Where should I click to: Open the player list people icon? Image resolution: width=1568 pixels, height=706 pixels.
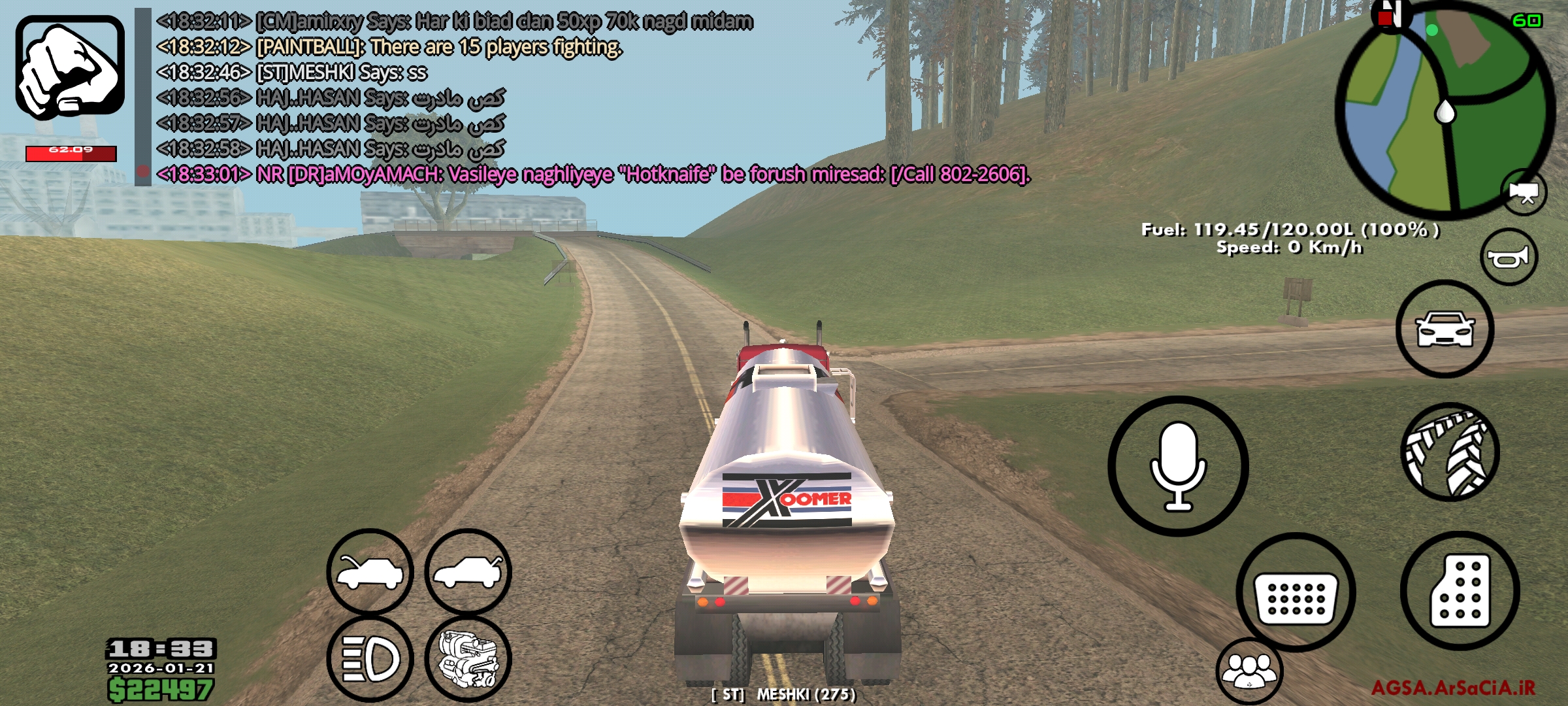(1249, 671)
